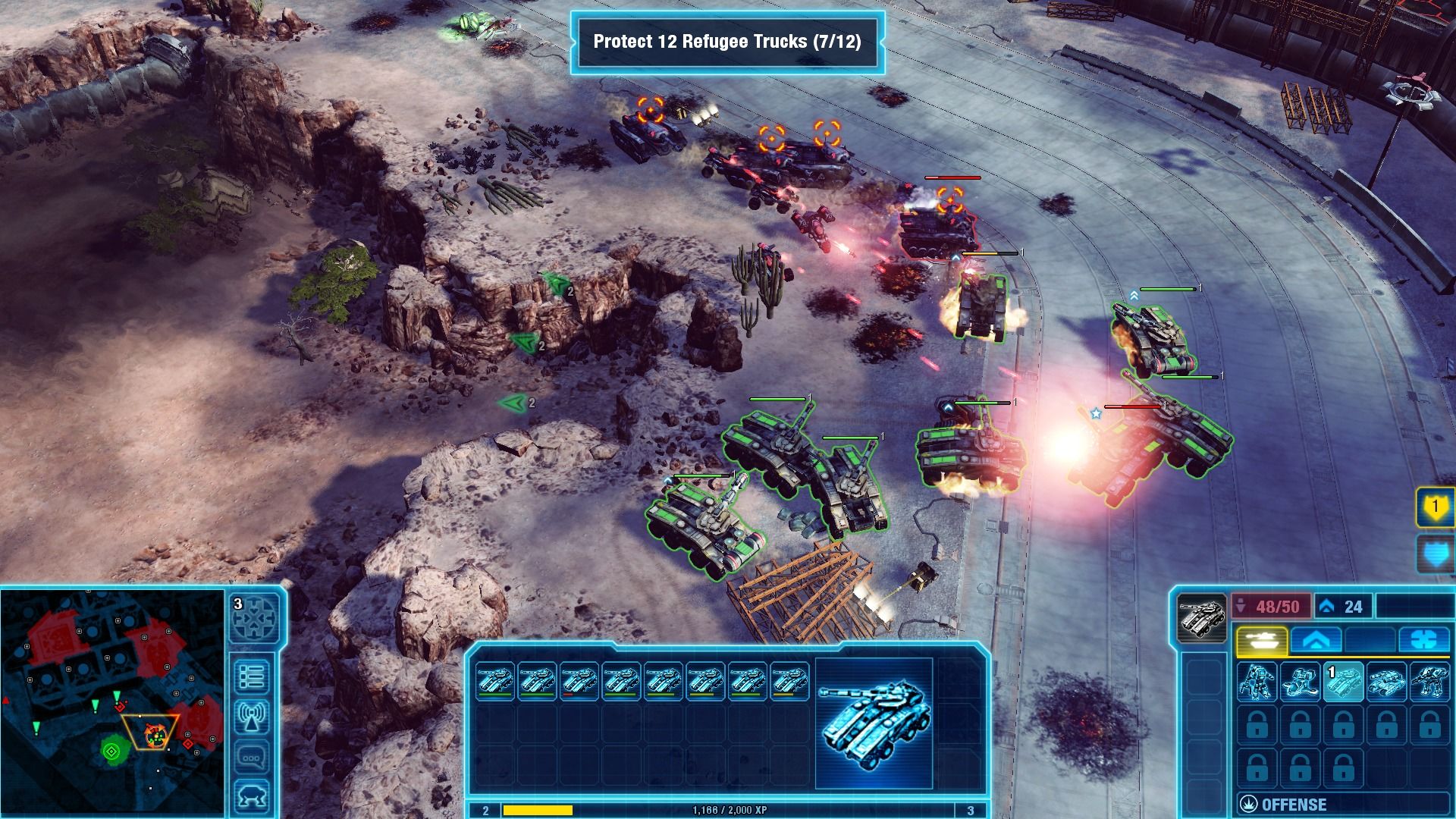Open the objectives list icon beside the minimap
The image size is (1456, 819).
250,675
